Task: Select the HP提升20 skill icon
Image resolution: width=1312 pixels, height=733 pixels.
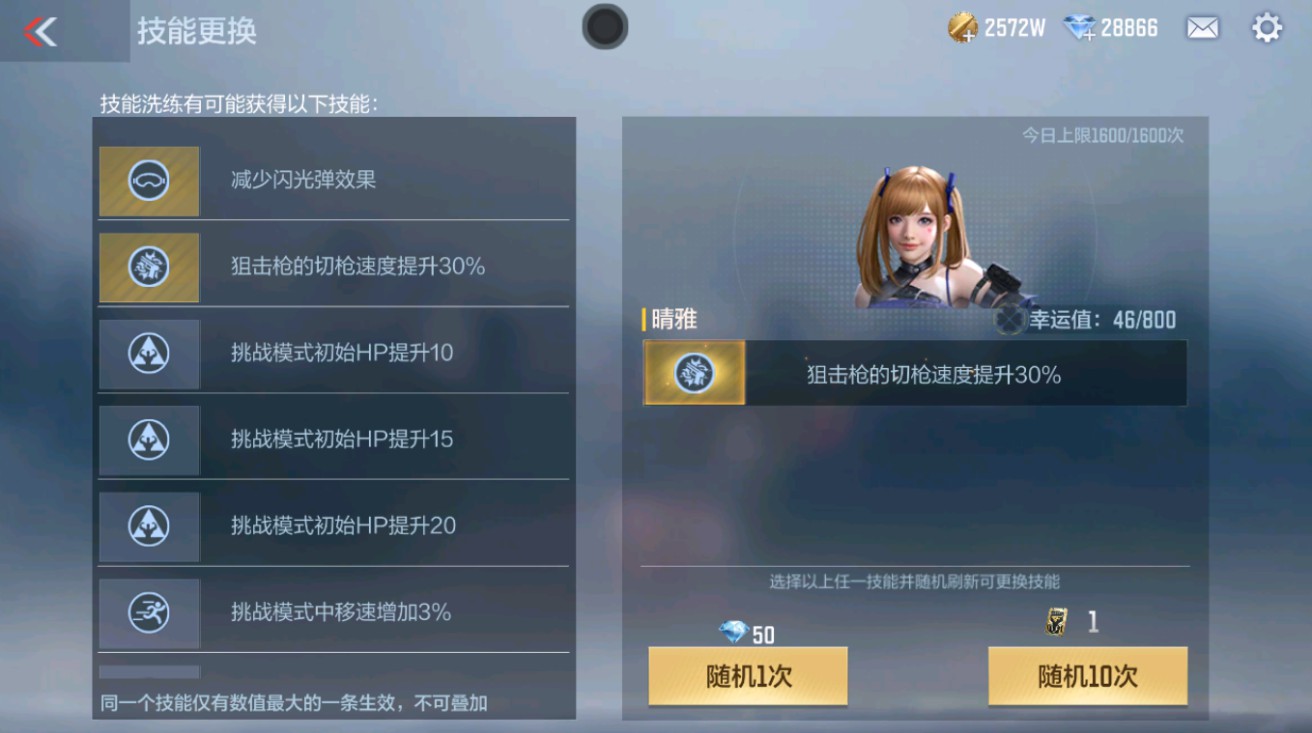Action: click(148, 525)
